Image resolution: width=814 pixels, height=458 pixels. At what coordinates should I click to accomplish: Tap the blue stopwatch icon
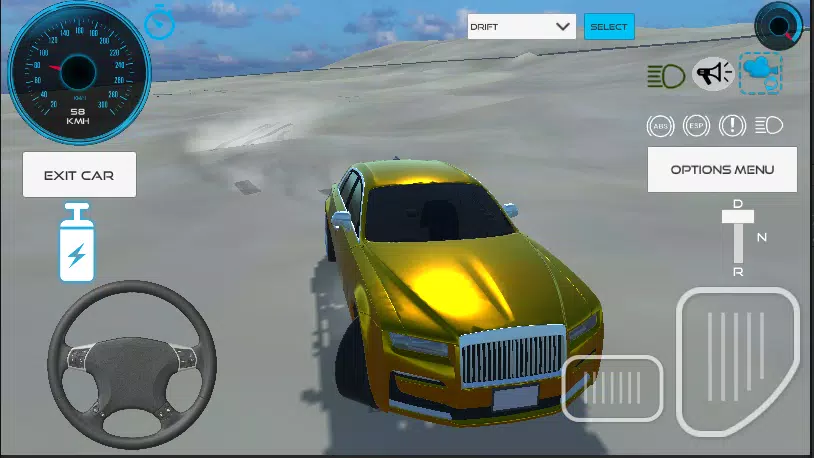pos(159,22)
